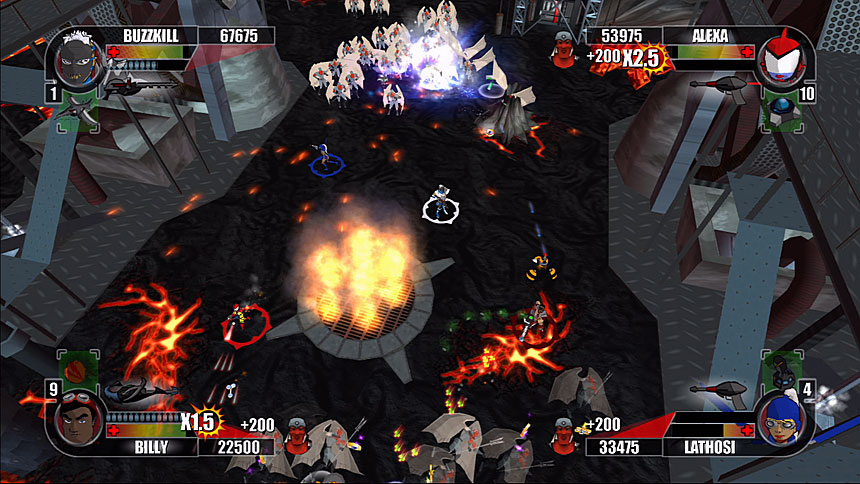Select Buzzkill's character portrait

pyautogui.click(x=78, y=56)
